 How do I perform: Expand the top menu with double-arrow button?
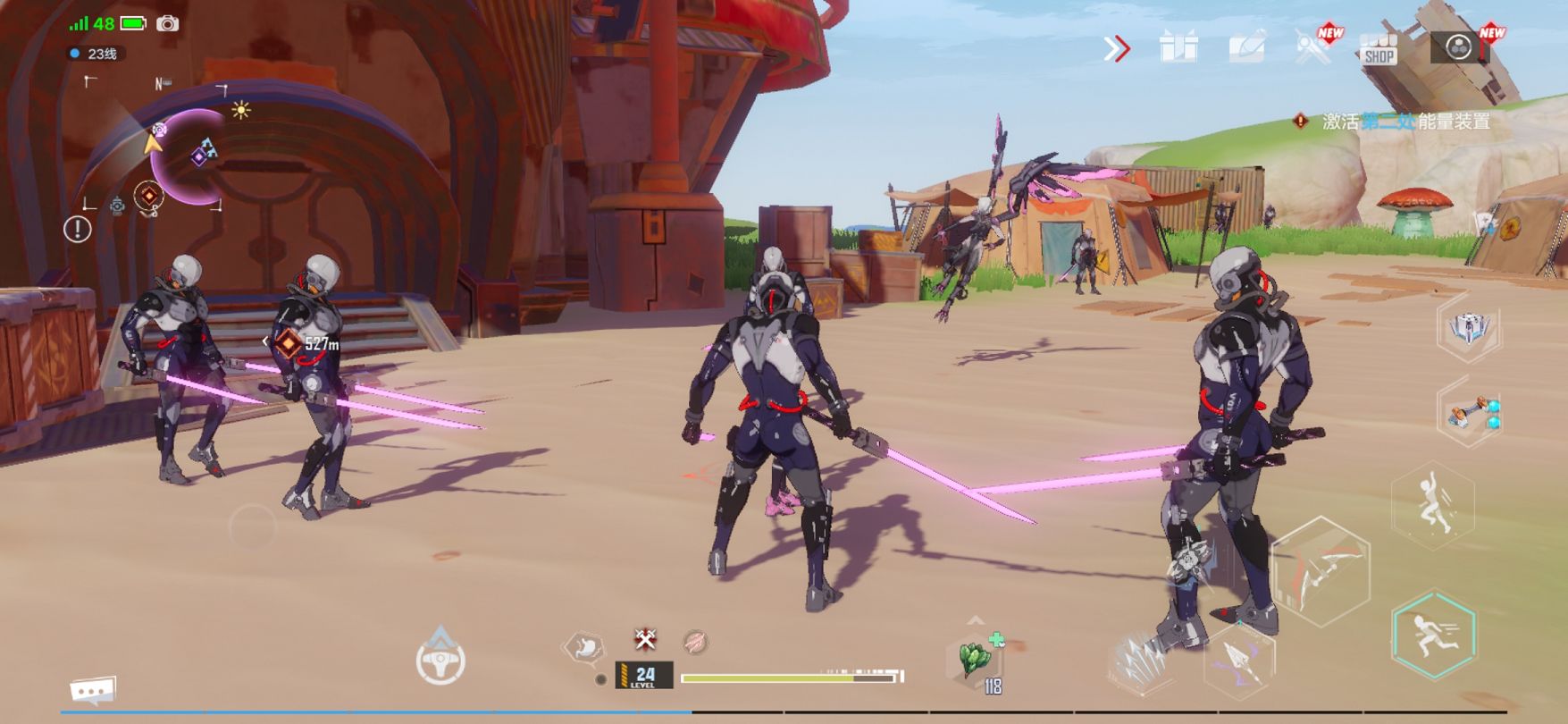pyautogui.click(x=1117, y=48)
